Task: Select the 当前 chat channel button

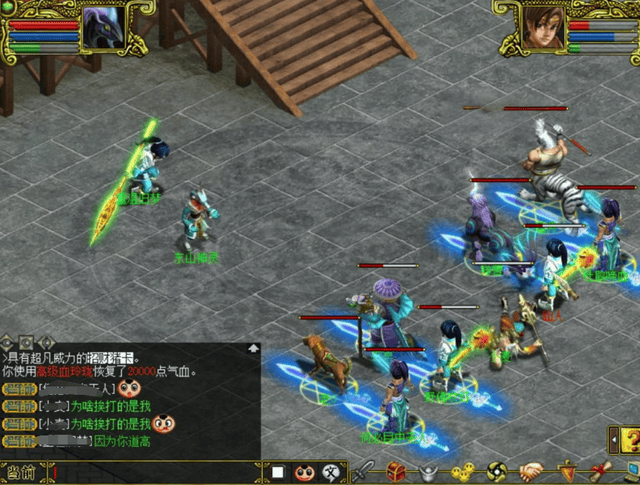Action: 22,472
